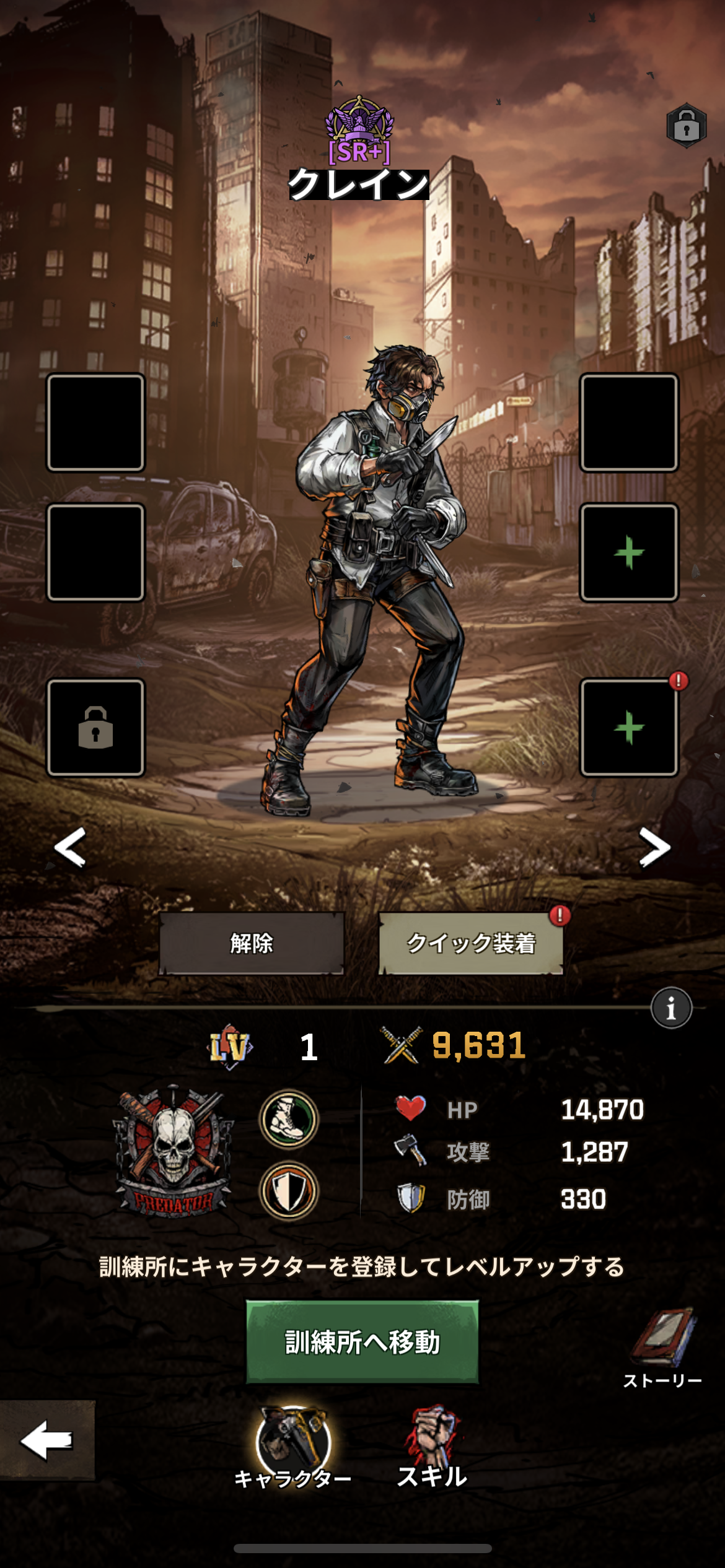Go back using the white arrow button
Image resolution: width=725 pixels, height=1568 pixels.
tap(47, 1440)
